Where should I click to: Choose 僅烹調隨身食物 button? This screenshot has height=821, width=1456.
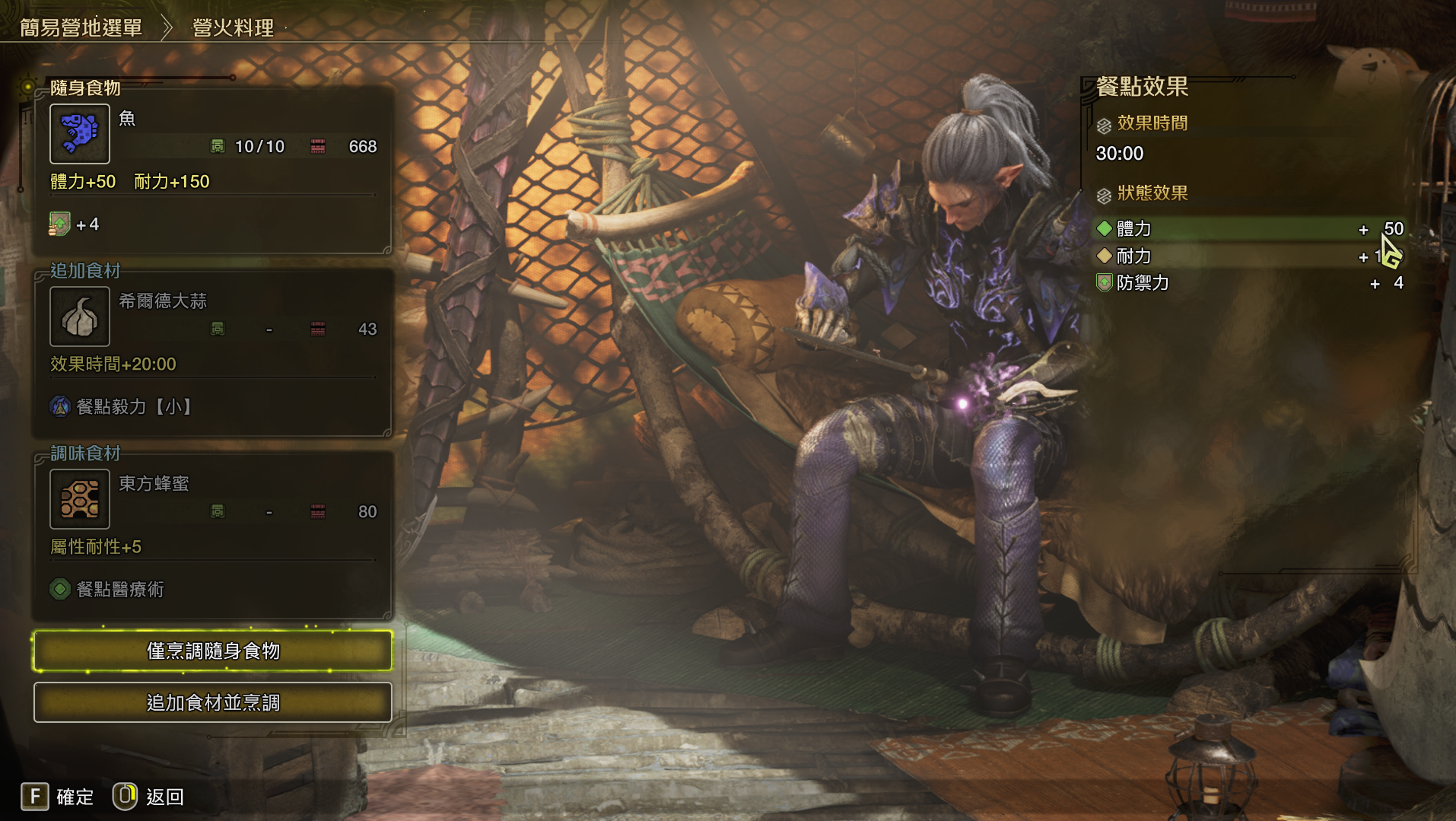[x=213, y=651]
